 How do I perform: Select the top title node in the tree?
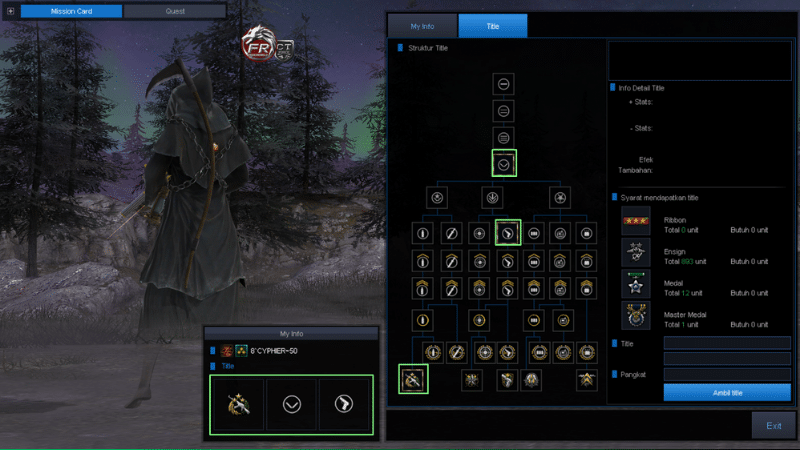505,84
